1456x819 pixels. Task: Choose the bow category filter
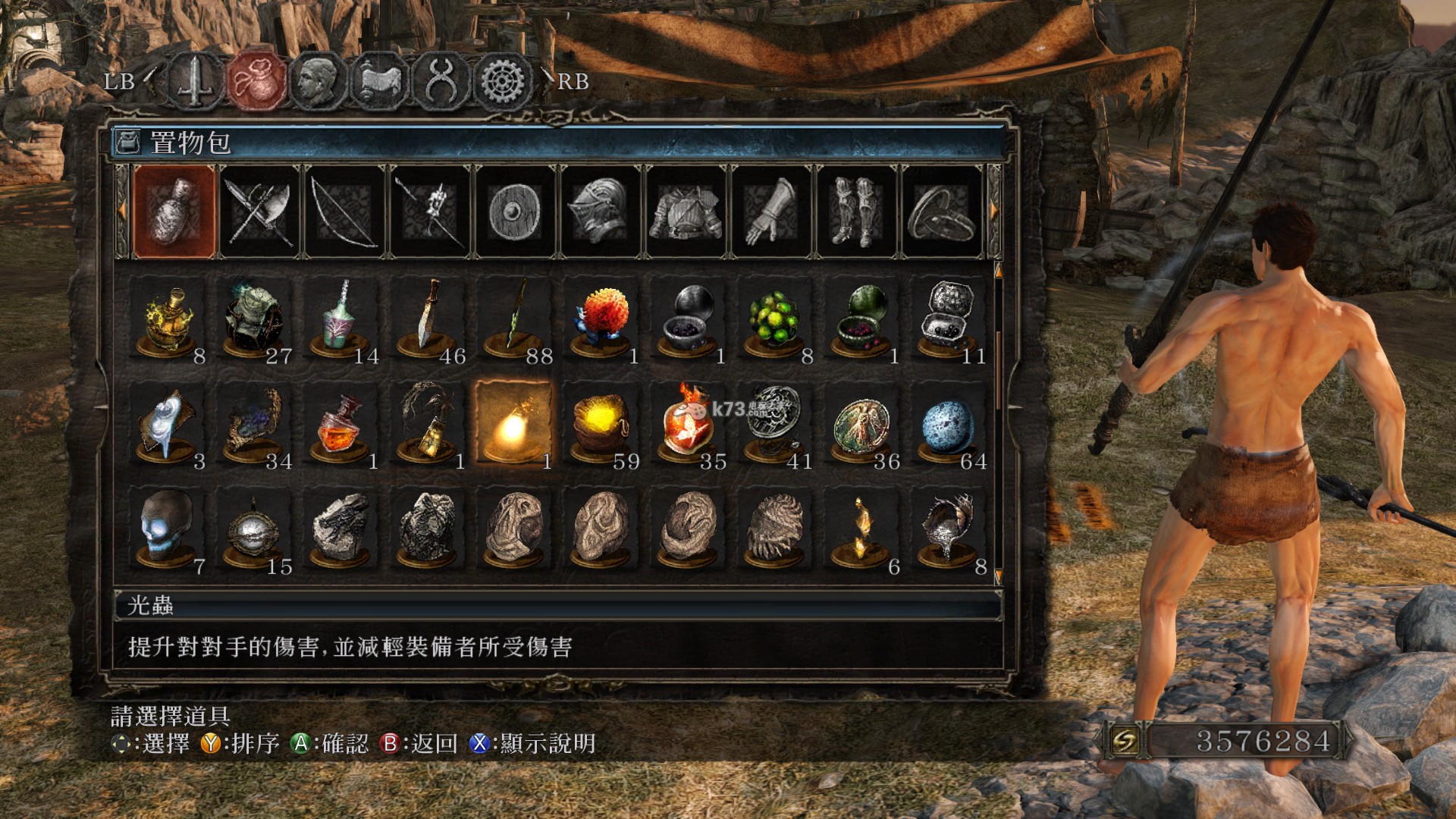(x=344, y=212)
